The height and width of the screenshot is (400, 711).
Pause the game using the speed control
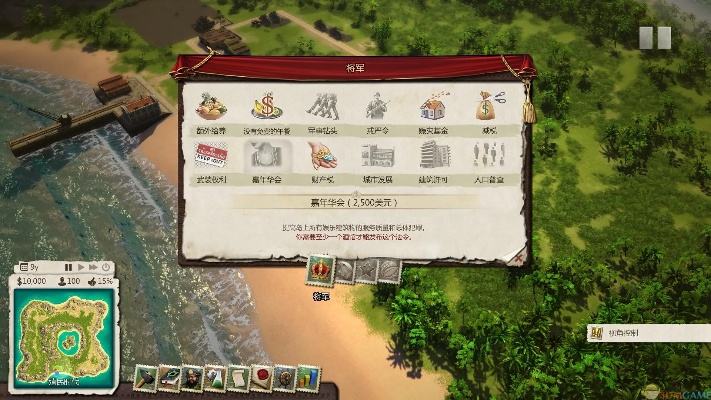click(x=69, y=268)
